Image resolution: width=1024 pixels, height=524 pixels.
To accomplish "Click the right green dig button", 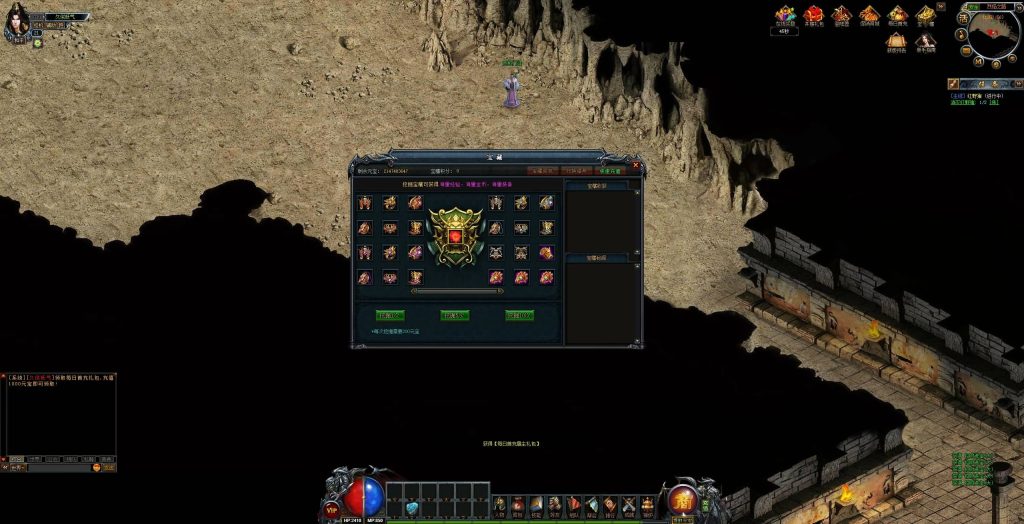I will [519, 316].
